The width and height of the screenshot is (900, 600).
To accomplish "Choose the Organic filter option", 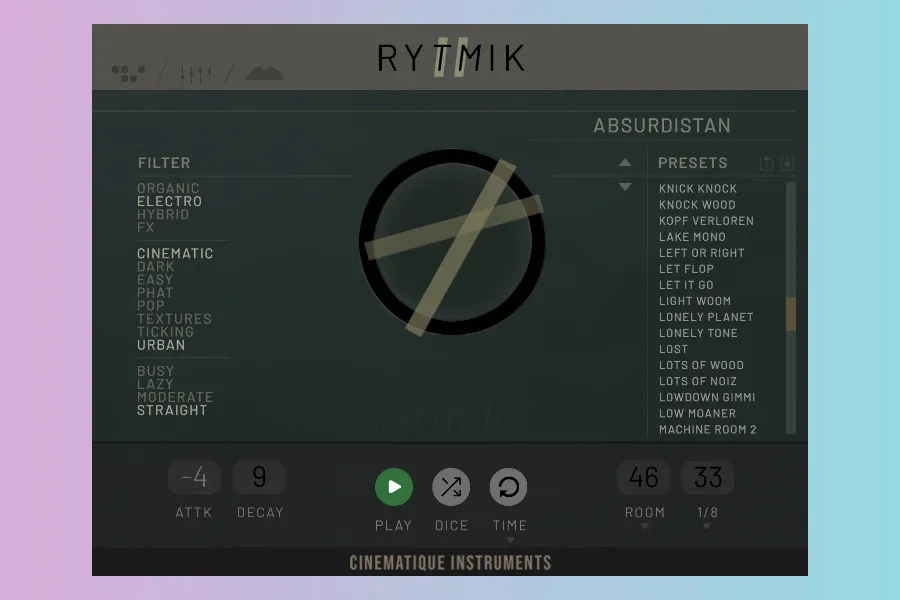I will 168,188.
